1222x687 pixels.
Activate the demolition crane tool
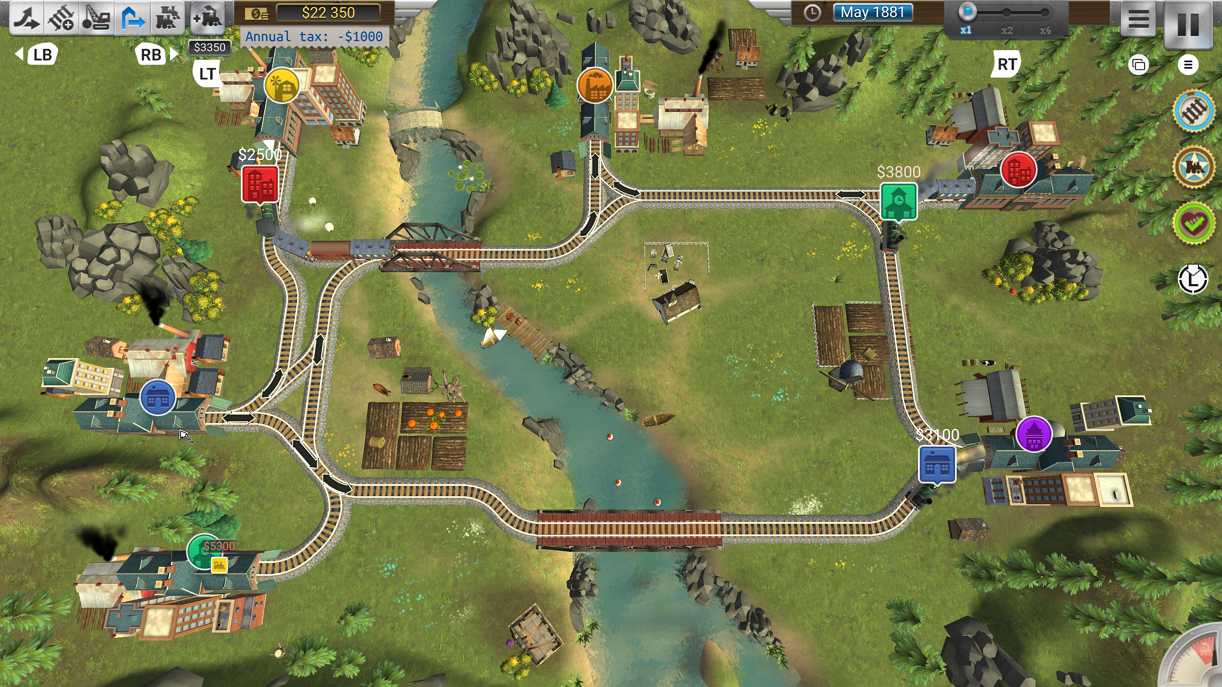pyautogui.click(x=96, y=17)
